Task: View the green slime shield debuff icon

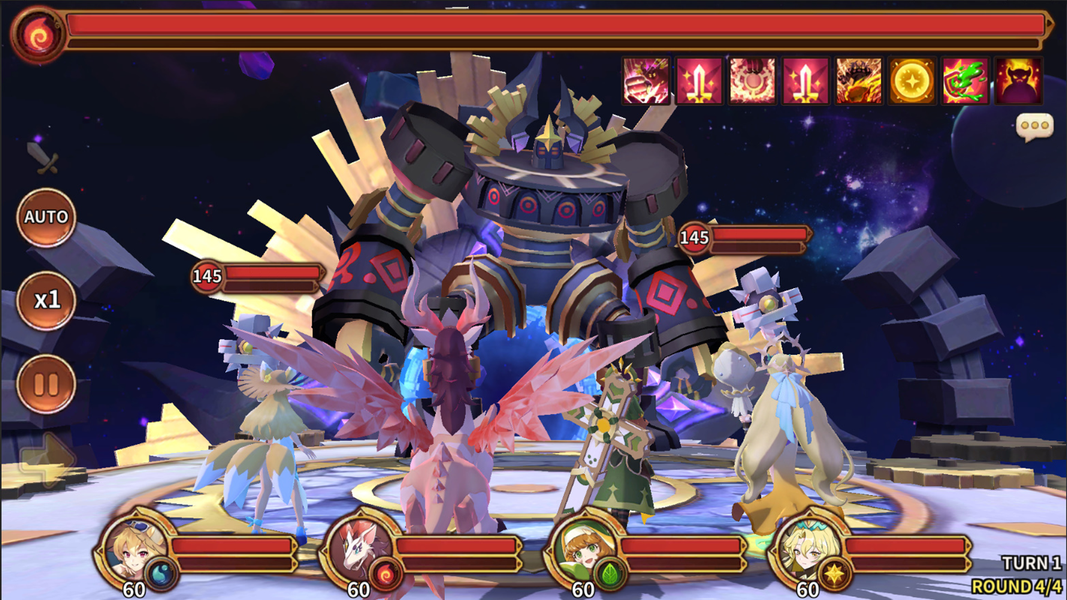Action: (965, 81)
